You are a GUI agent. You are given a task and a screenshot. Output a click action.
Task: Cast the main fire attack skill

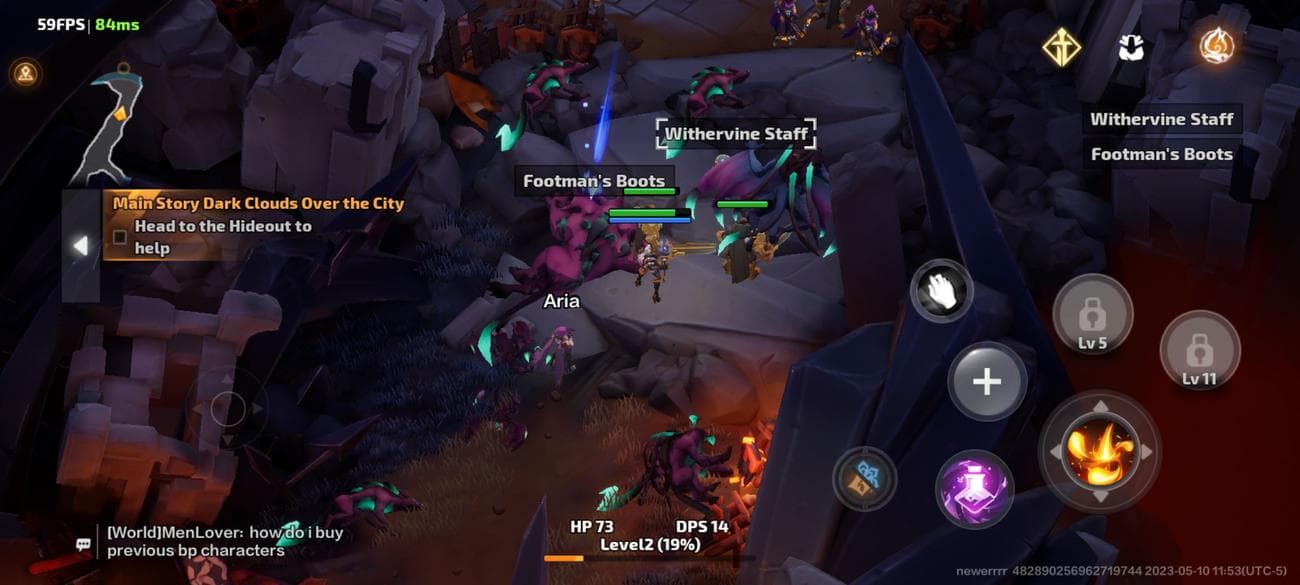click(1098, 451)
